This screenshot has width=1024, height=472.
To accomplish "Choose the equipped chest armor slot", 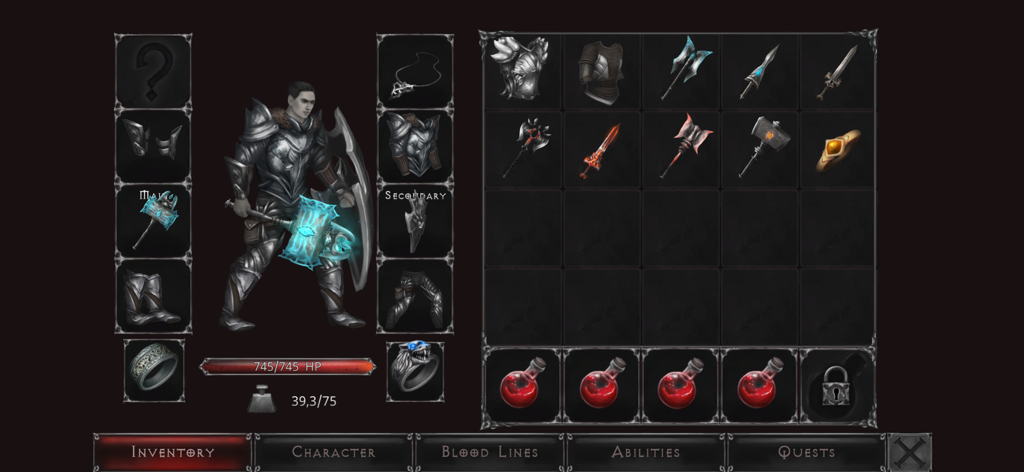I will (x=415, y=146).
